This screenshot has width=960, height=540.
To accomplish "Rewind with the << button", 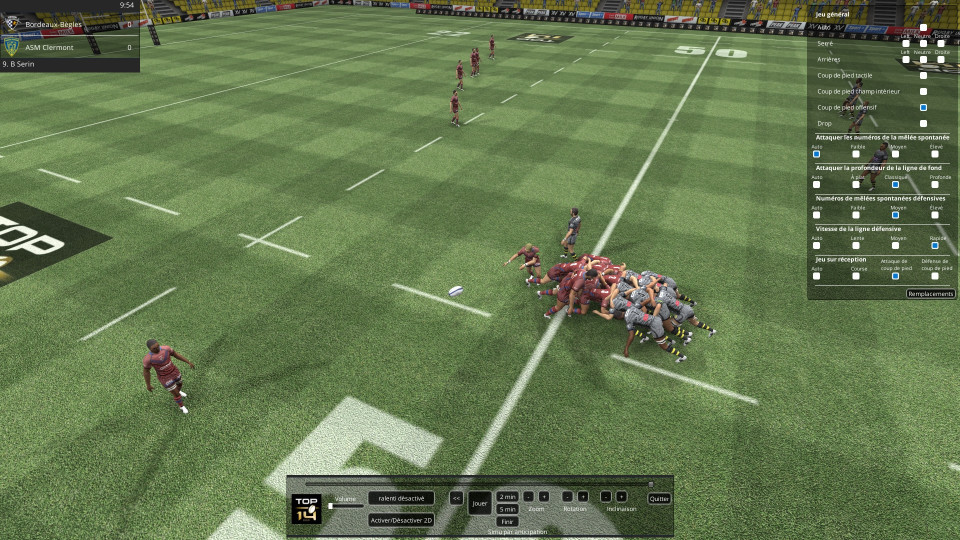I will pos(456,497).
